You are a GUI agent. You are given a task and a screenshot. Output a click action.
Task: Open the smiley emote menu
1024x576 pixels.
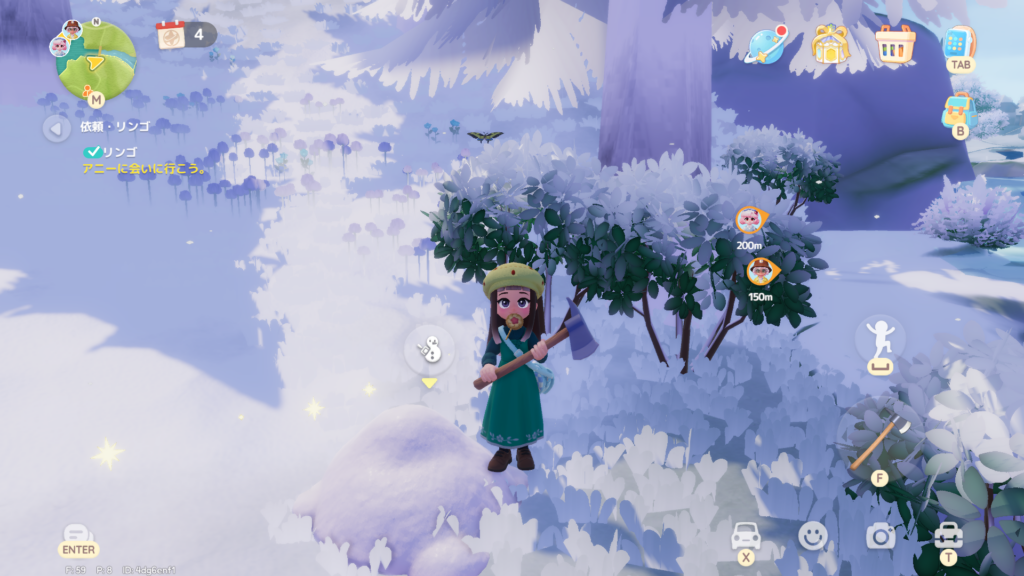point(813,537)
